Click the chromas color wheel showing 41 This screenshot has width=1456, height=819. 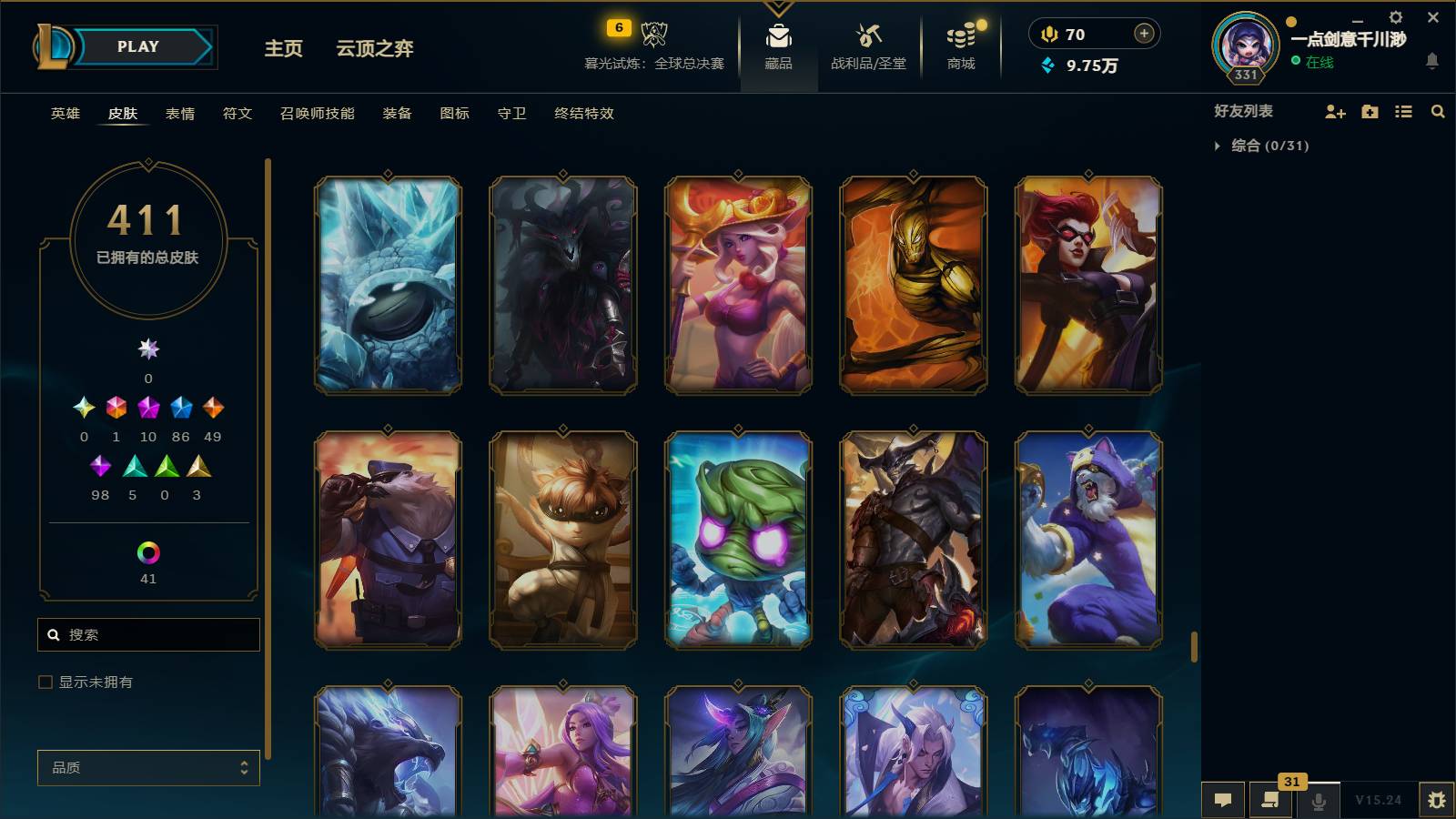click(x=148, y=551)
